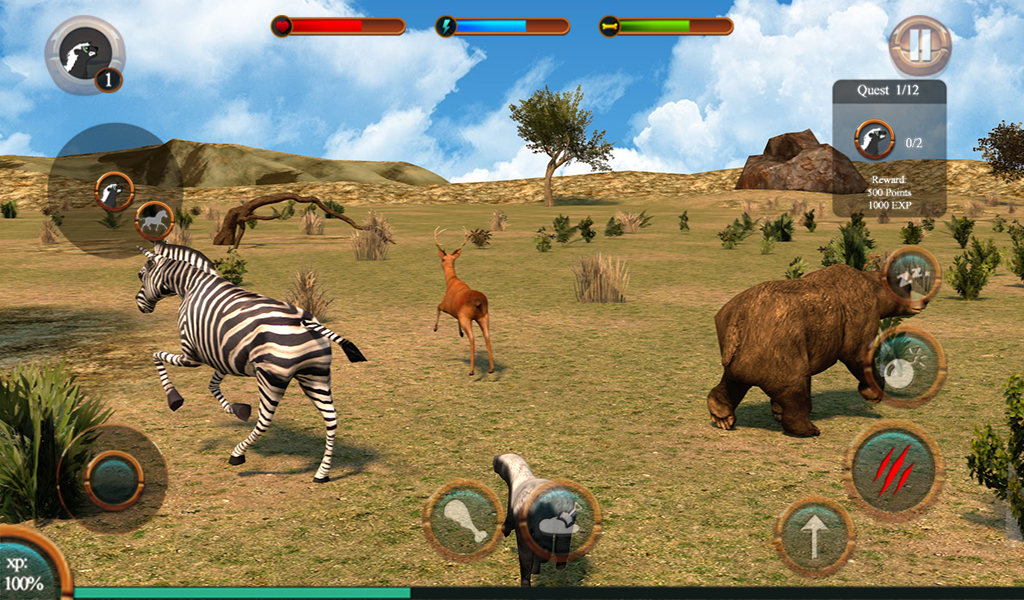Trigger the bomb special ability button
The image size is (1024, 600).
click(x=906, y=367)
